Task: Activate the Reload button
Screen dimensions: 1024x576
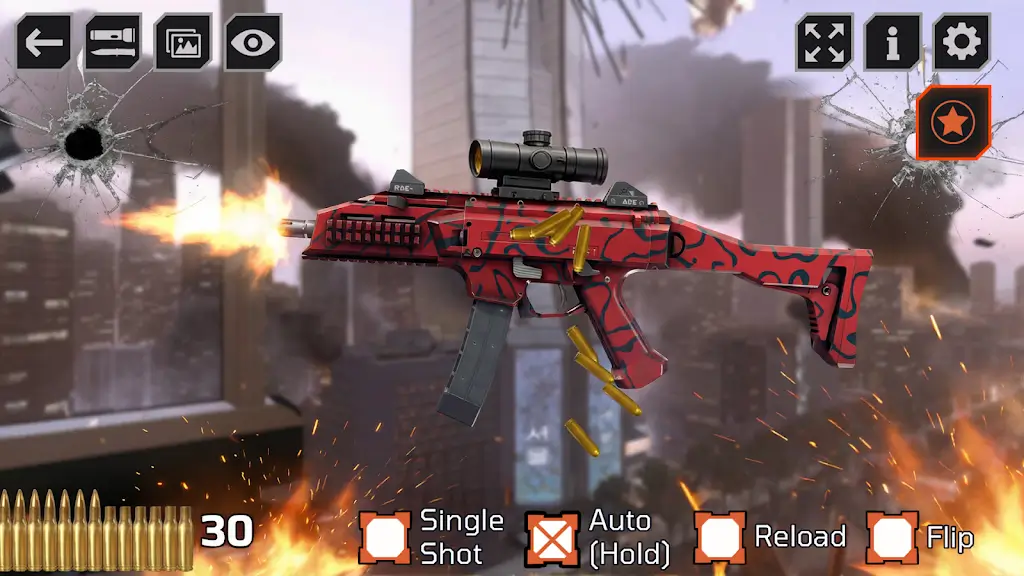Action: click(x=720, y=537)
